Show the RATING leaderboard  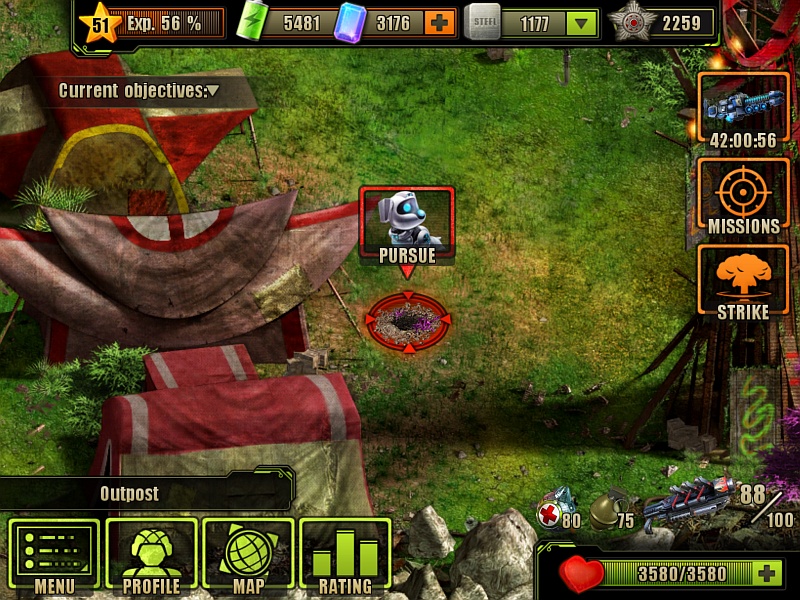[x=344, y=557]
